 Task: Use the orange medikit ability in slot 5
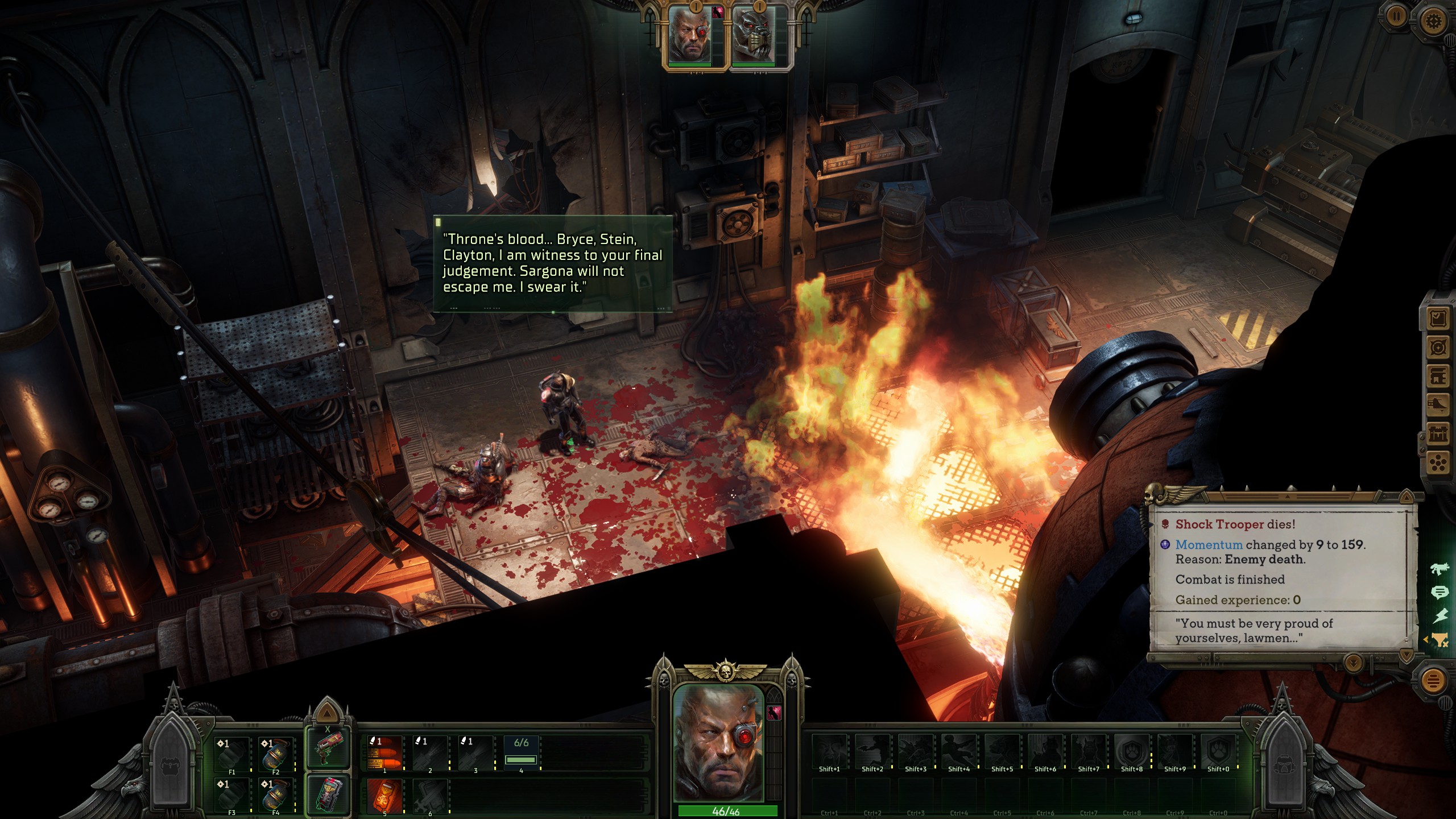pos(383,795)
